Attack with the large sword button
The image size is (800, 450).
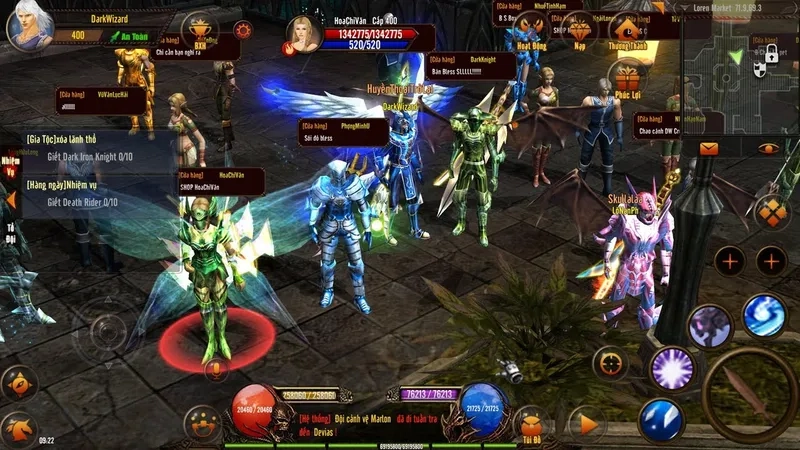[749, 393]
